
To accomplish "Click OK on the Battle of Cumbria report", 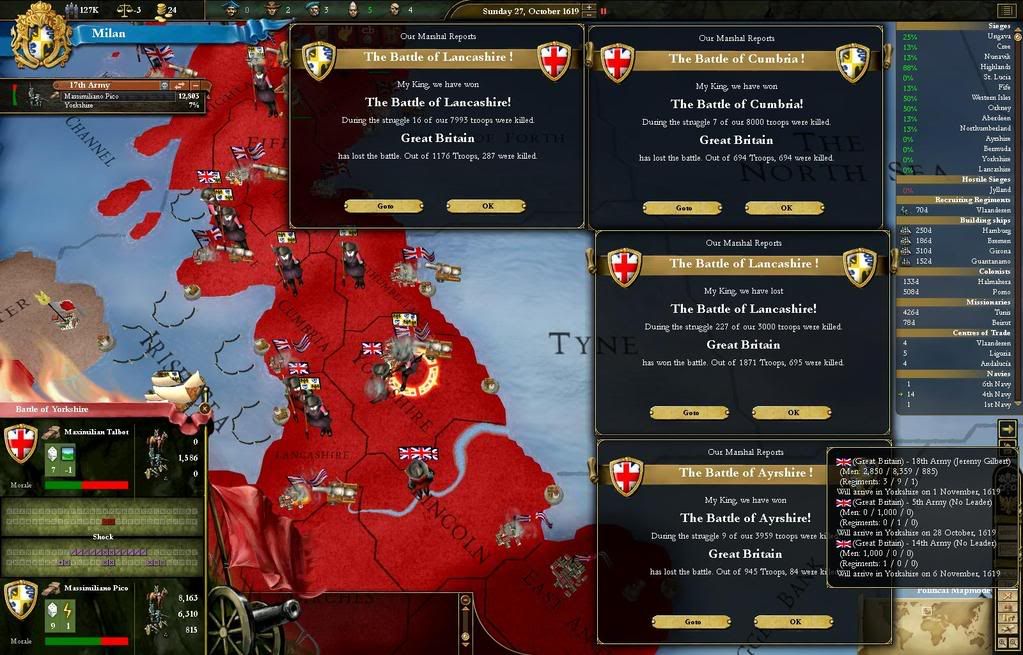I will pos(785,208).
